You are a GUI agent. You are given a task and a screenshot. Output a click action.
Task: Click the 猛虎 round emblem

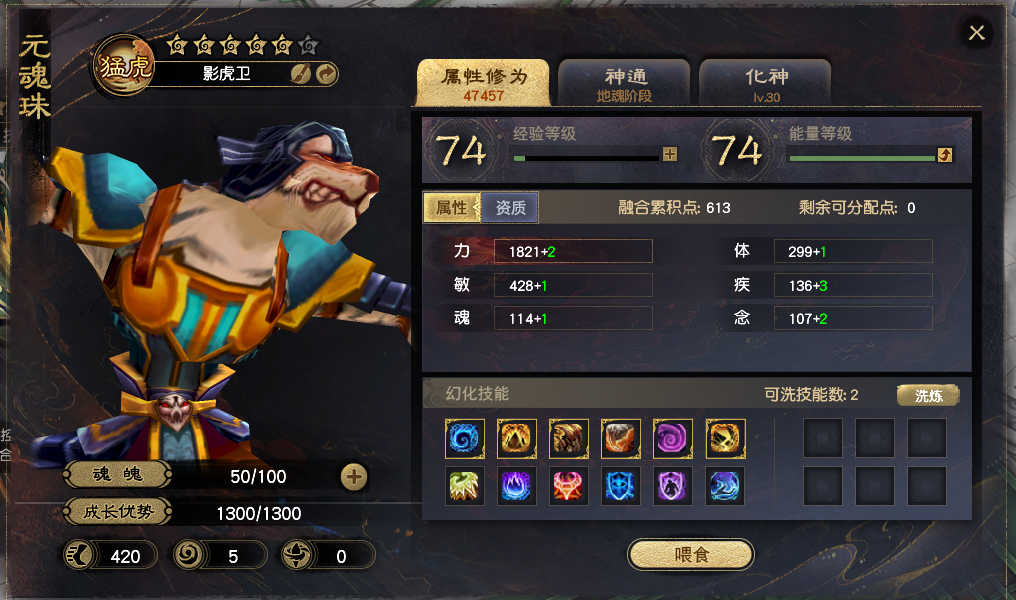click(x=124, y=66)
